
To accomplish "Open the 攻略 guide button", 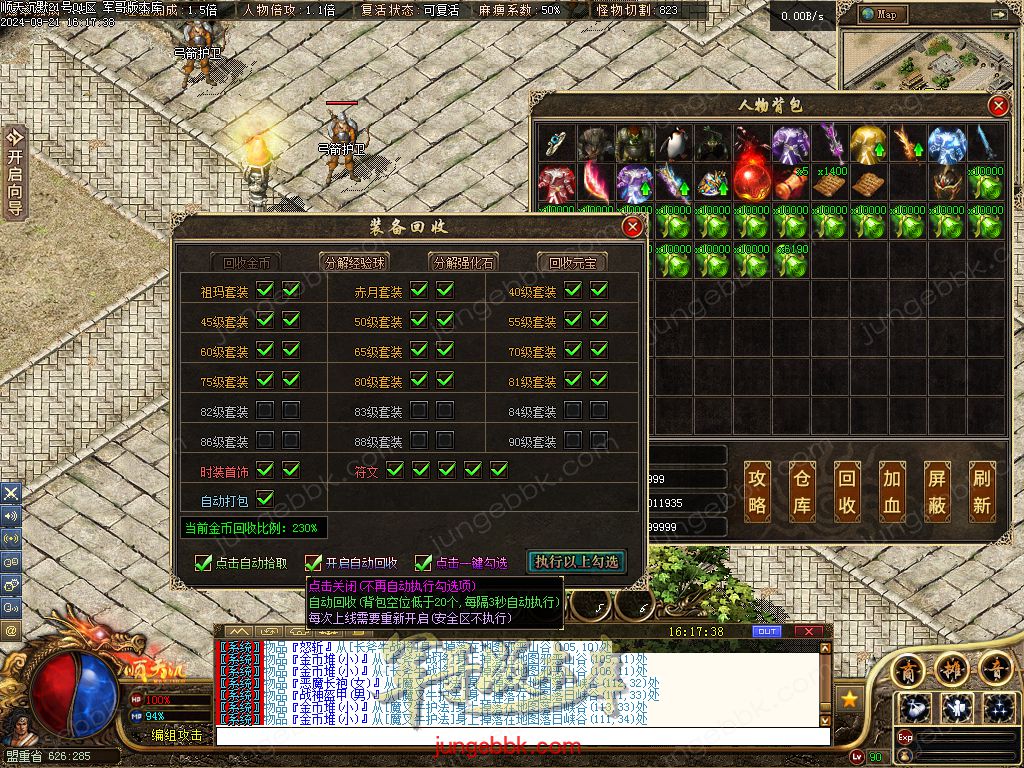I will coord(758,491).
